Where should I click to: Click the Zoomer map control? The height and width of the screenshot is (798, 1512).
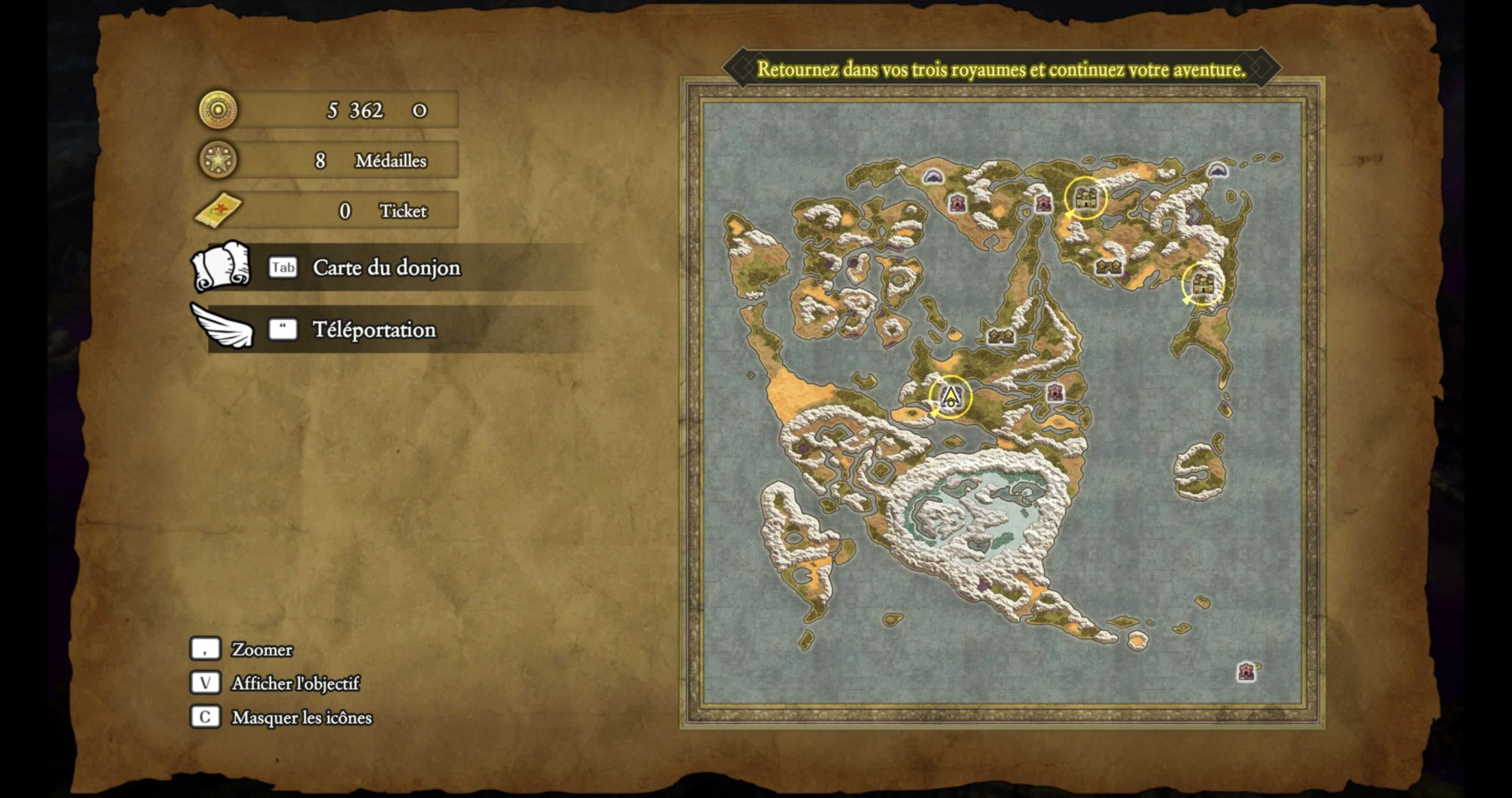click(262, 650)
